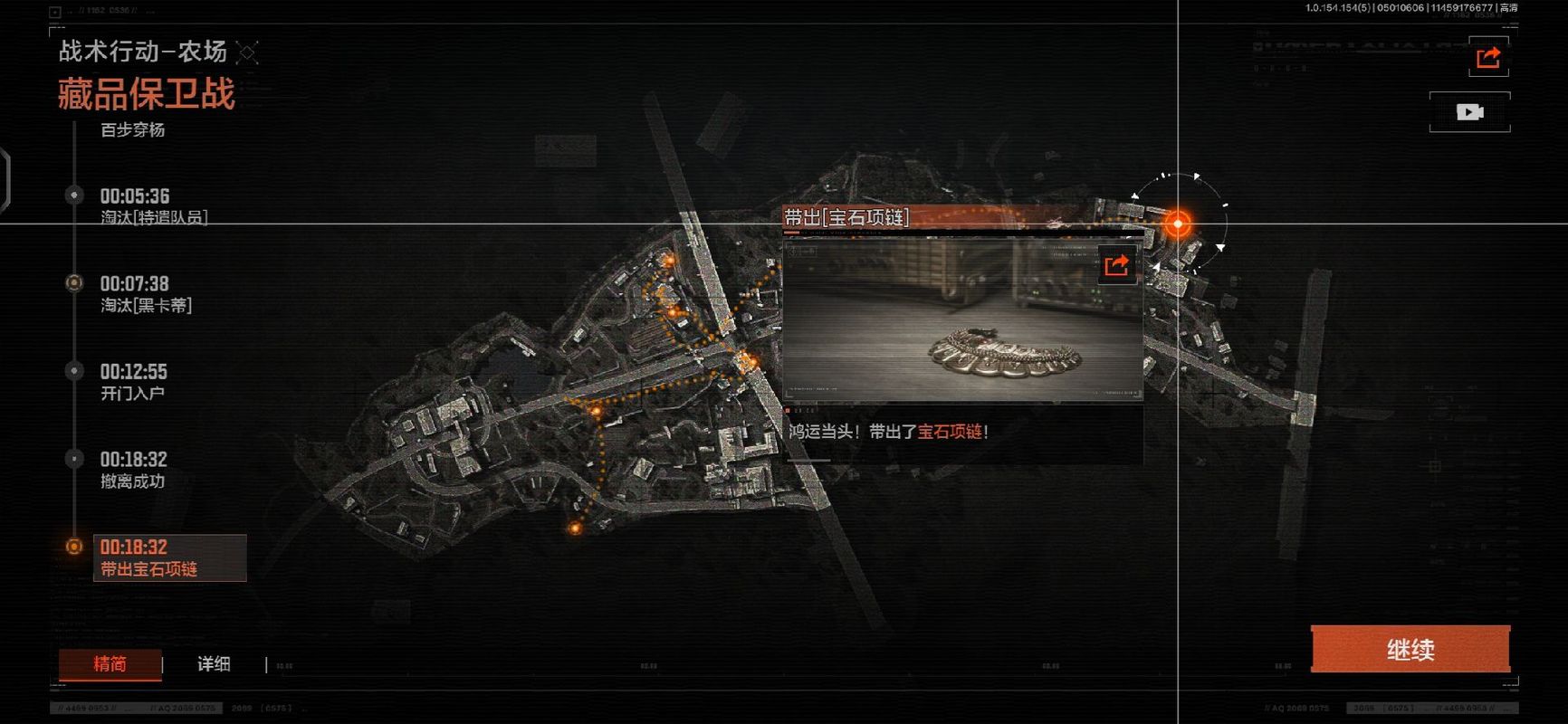The image size is (1568, 724).
Task: Select the 百步穿杨 timeline entry
Action: (132, 130)
